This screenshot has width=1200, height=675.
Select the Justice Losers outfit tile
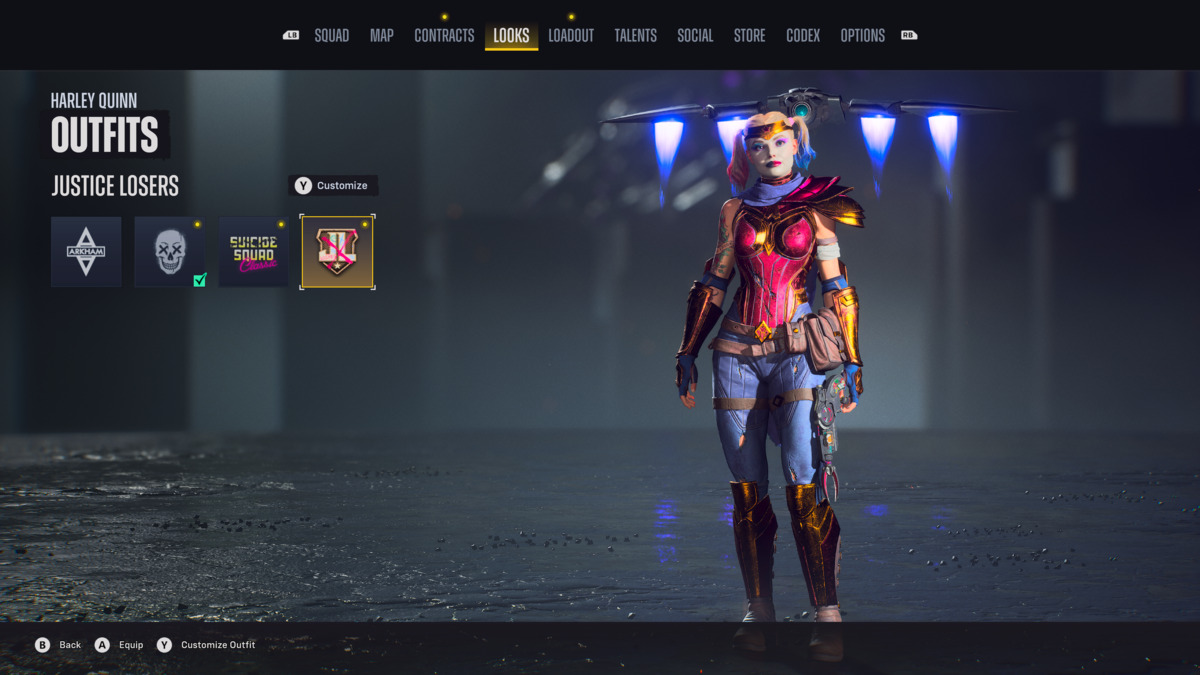338,252
